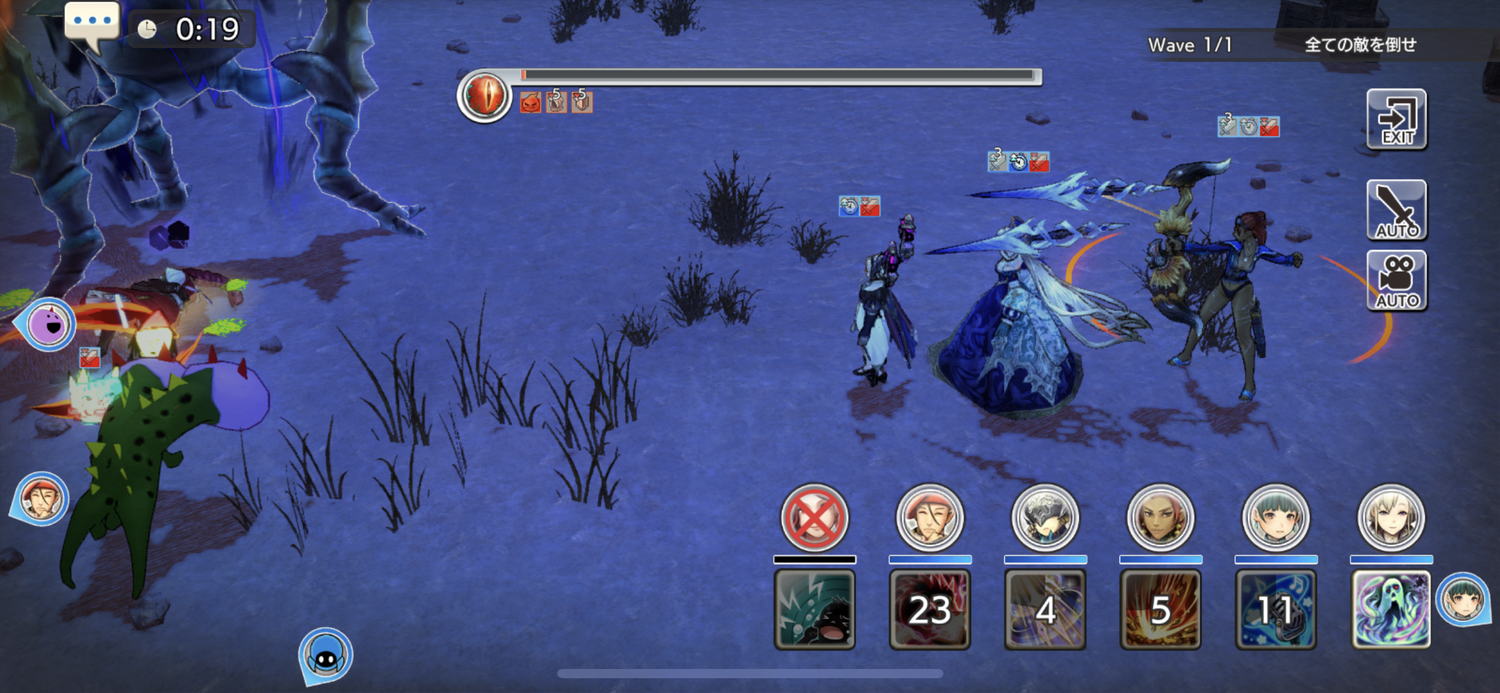Image resolution: width=1500 pixels, height=693 pixels.
Task: Select the defeated character's crossed-out portrait
Action: pyautogui.click(x=815, y=518)
